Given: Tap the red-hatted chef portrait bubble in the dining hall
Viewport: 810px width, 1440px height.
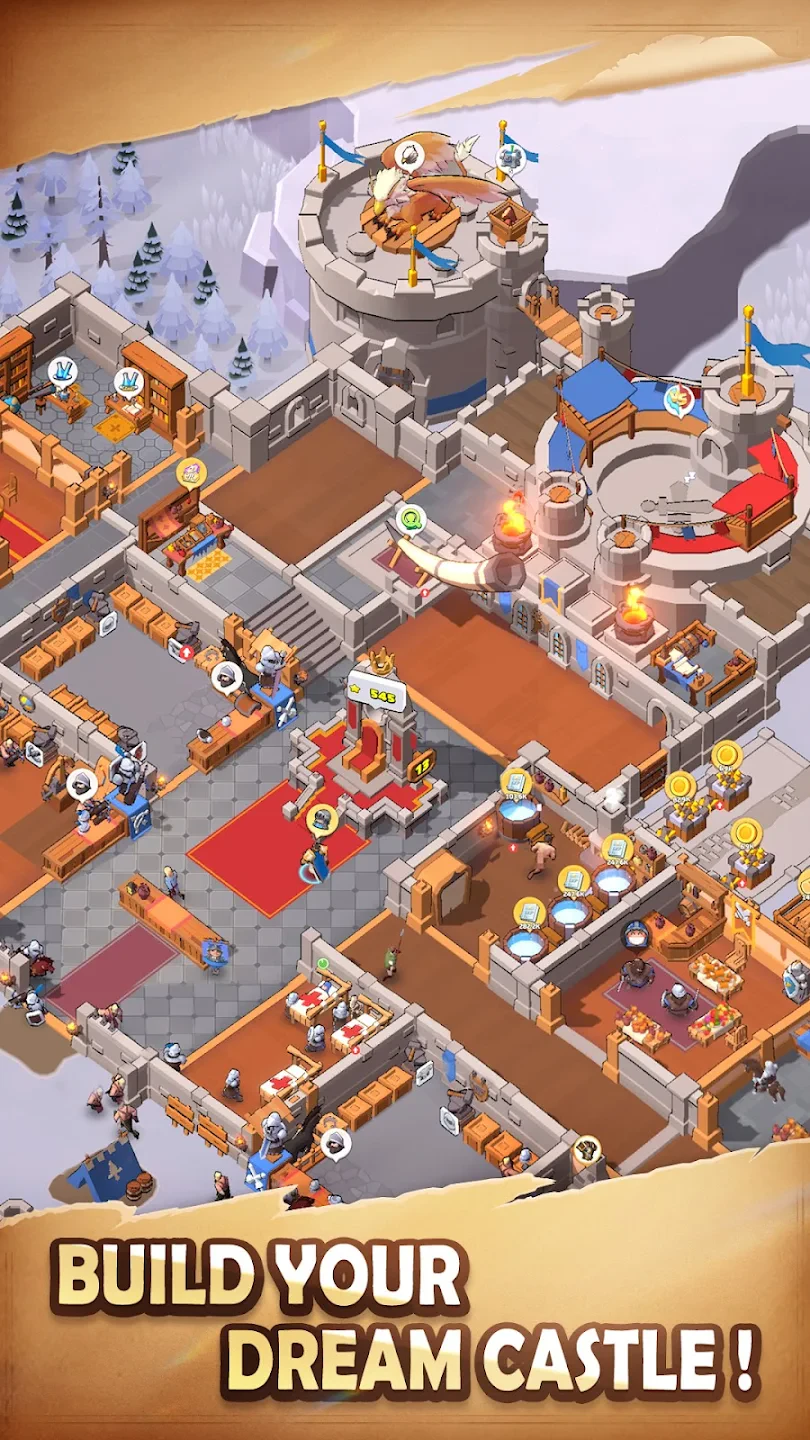Looking at the screenshot, I should click(x=634, y=935).
